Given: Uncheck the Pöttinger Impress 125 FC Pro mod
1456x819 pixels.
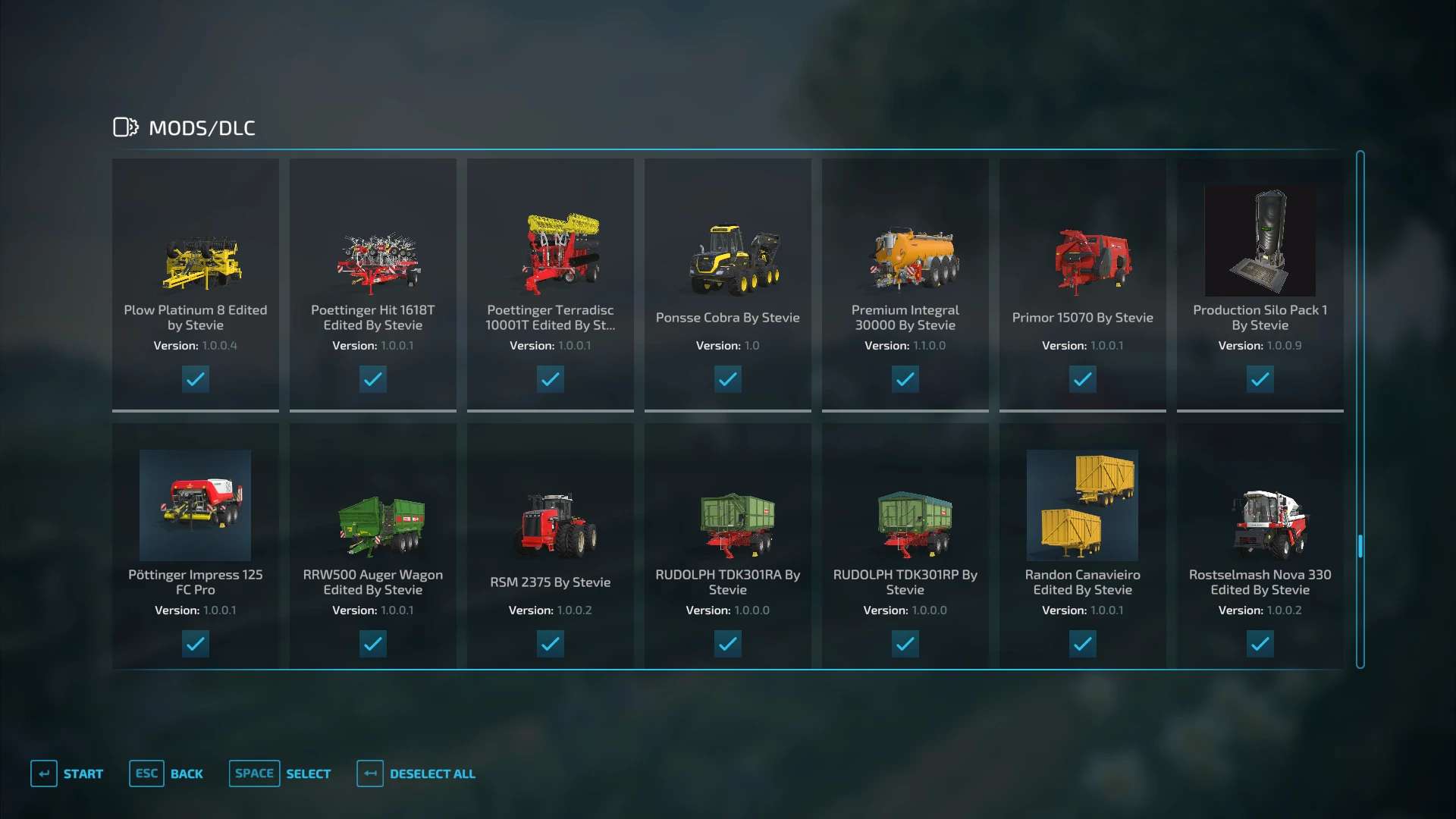Looking at the screenshot, I should 196,644.
